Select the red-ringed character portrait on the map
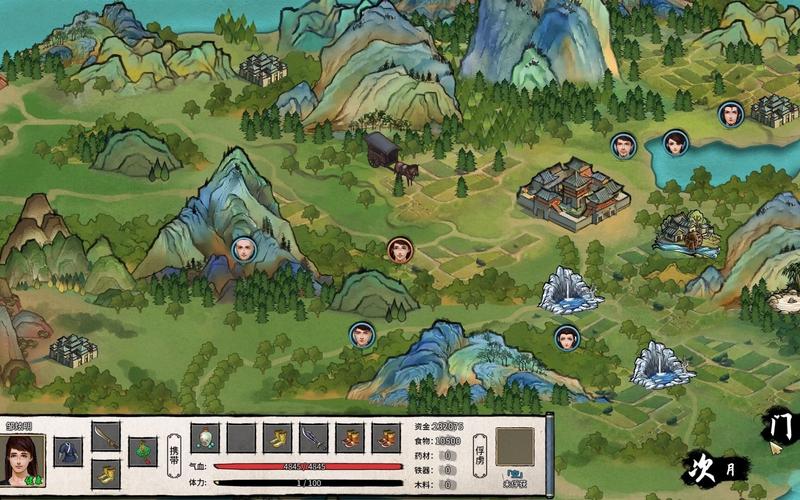This screenshot has height=500, width=800. click(x=400, y=249)
